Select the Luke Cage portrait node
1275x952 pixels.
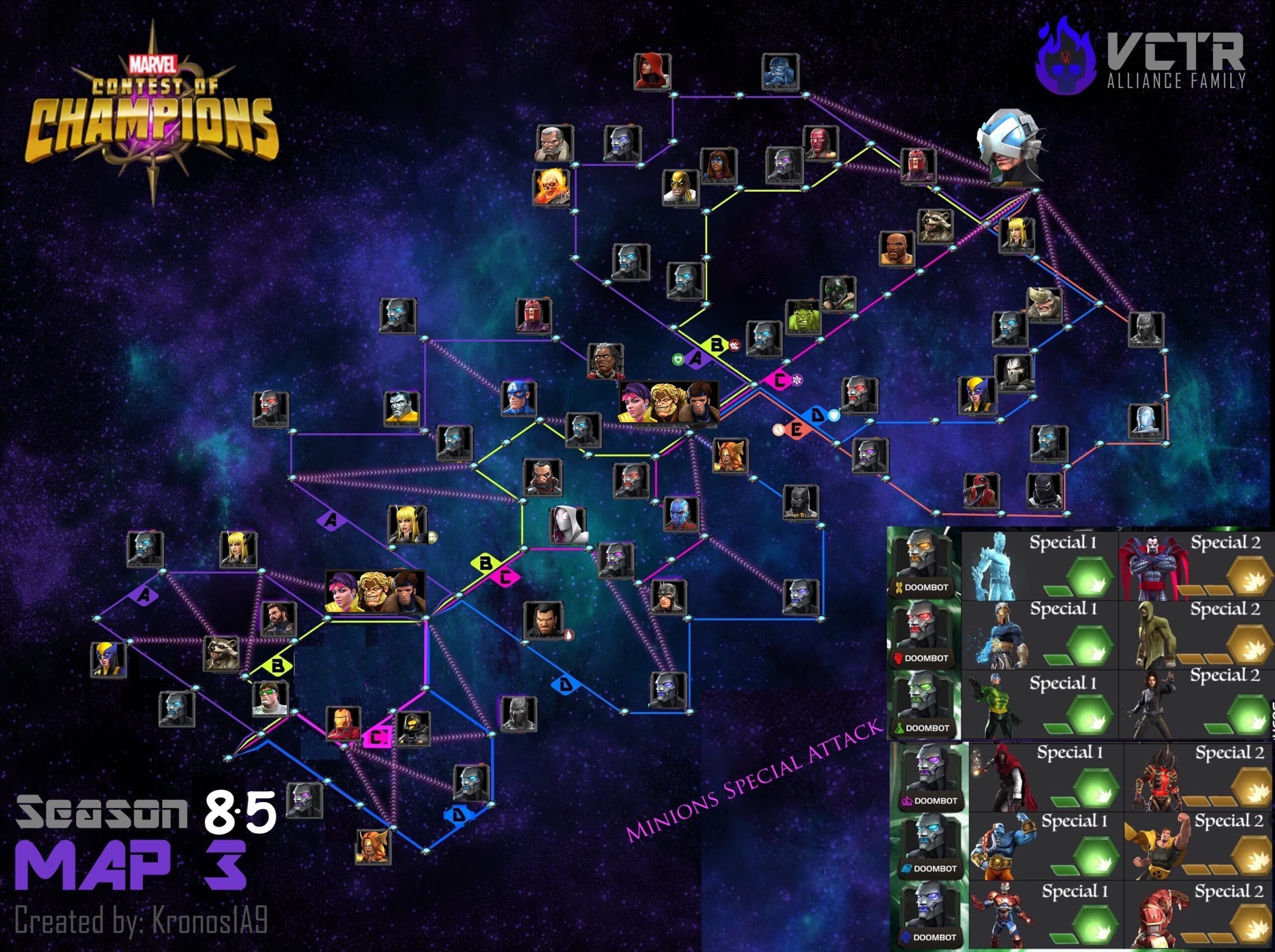tap(897, 249)
